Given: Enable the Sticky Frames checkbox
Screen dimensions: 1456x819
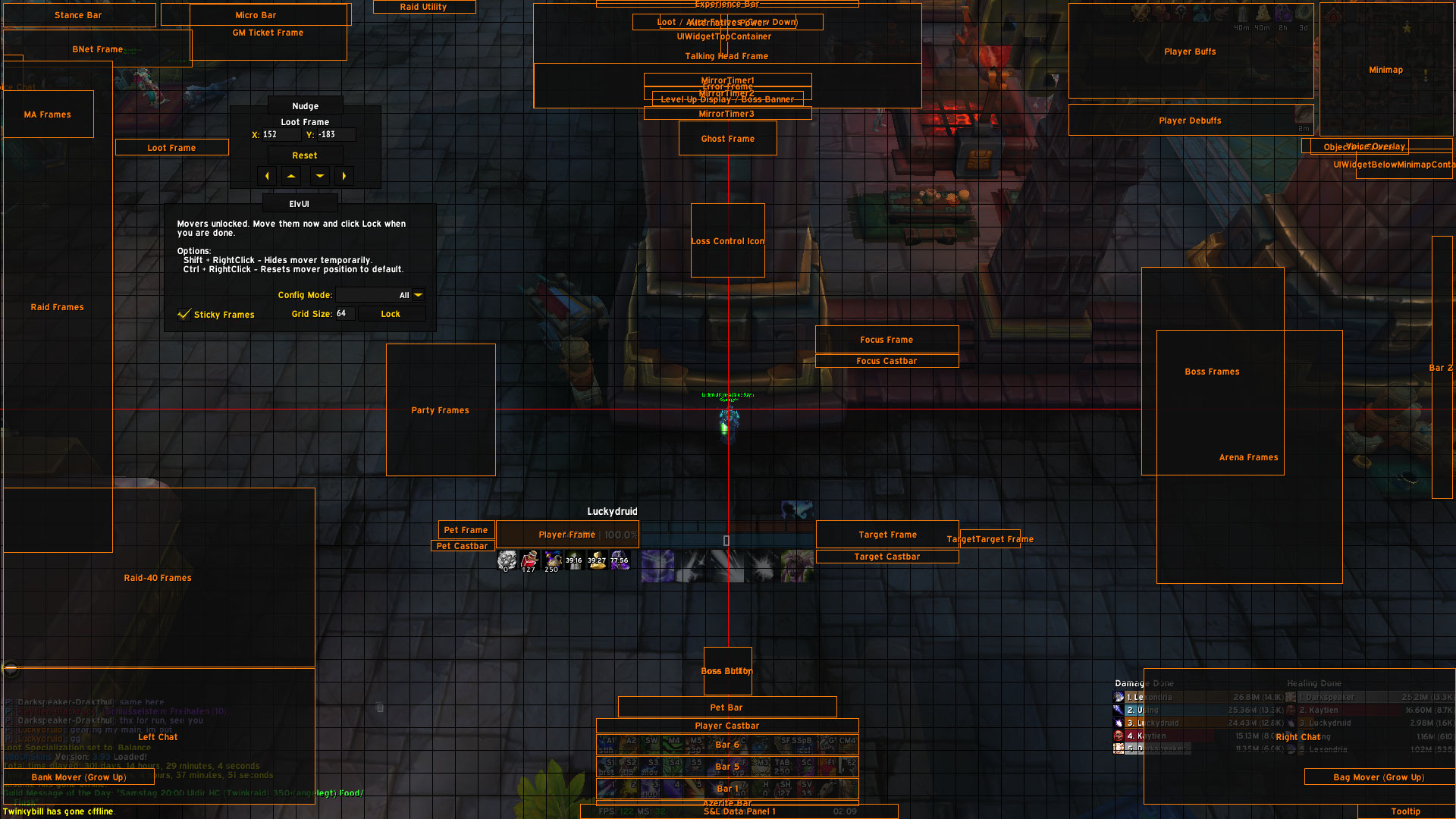Looking at the screenshot, I should [x=184, y=315].
